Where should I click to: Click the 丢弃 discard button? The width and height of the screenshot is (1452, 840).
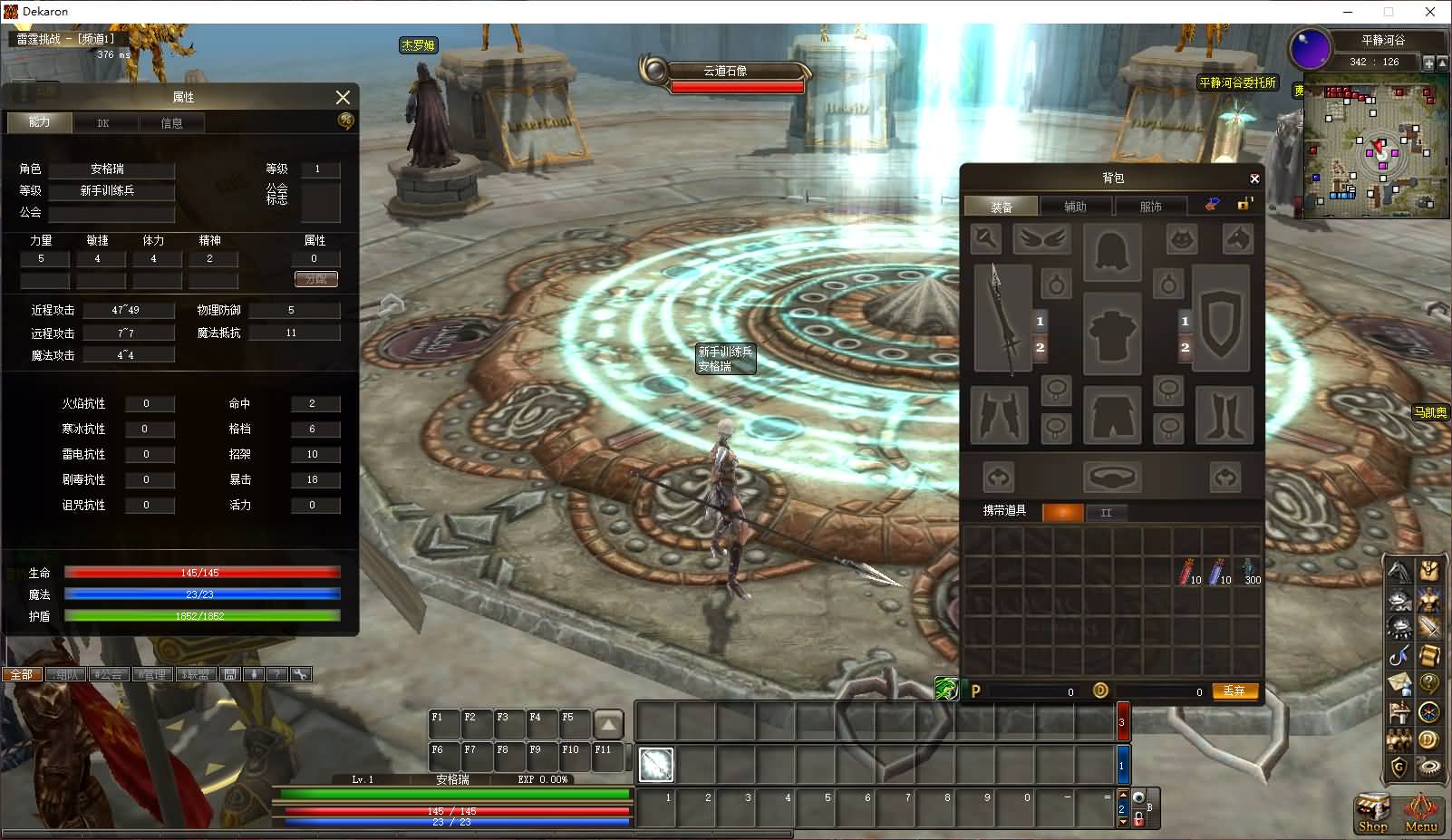click(x=1234, y=690)
